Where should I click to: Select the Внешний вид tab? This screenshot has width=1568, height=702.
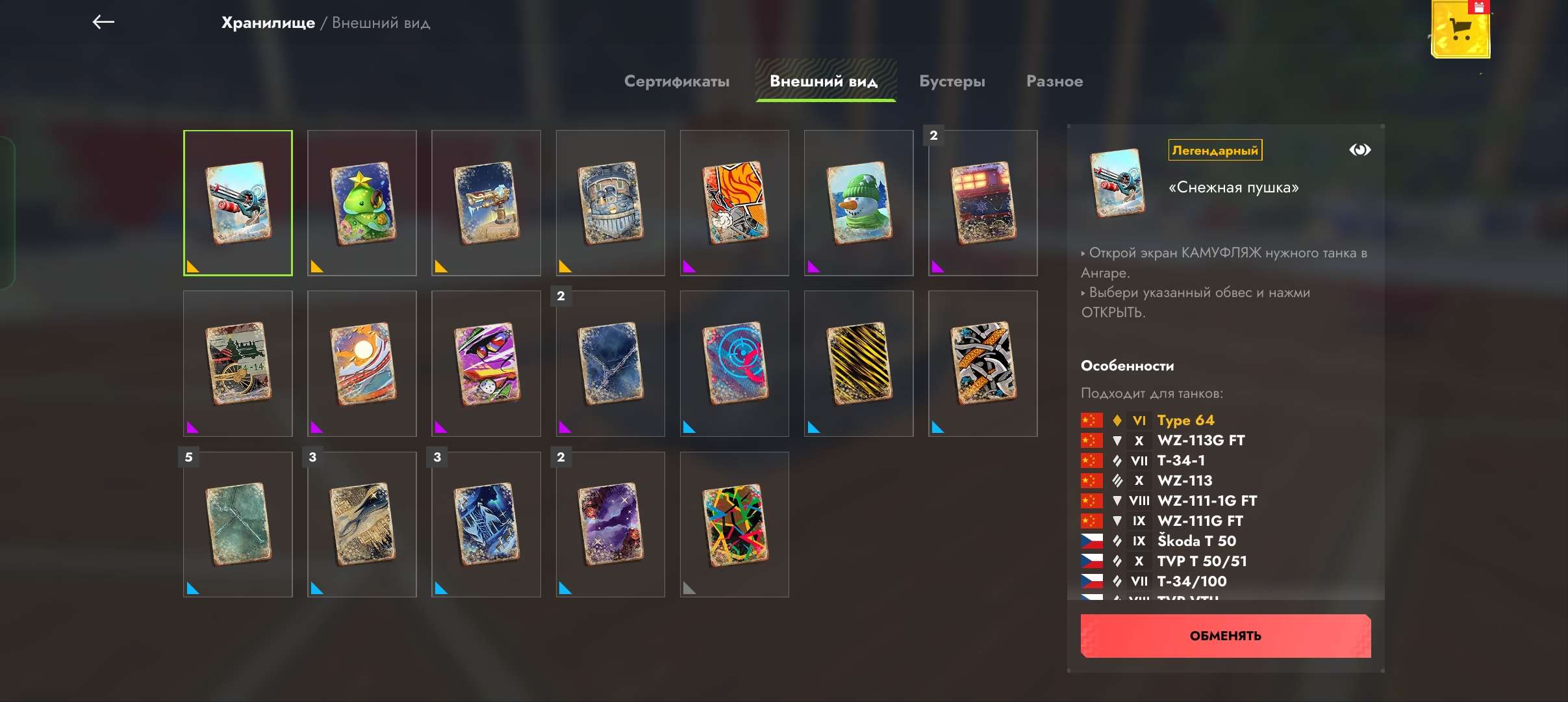[x=824, y=81]
